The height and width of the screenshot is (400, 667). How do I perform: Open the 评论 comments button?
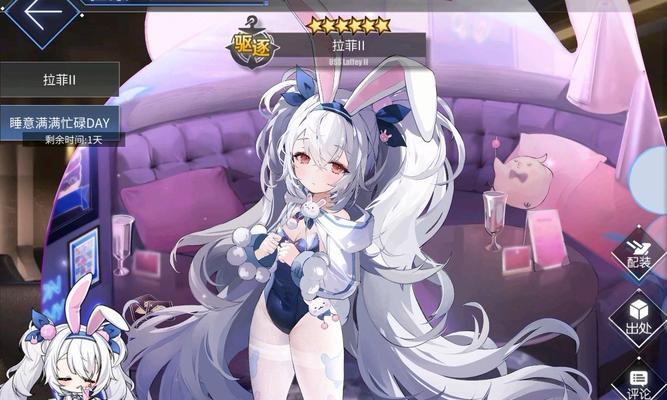638,380
